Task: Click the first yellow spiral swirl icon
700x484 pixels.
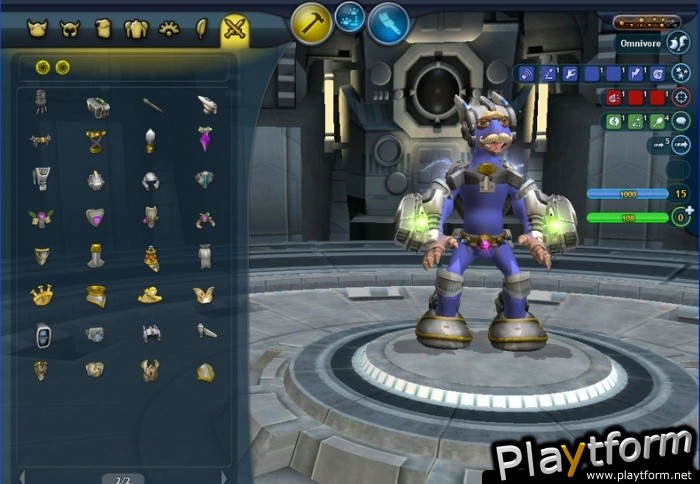Action: [x=43, y=67]
